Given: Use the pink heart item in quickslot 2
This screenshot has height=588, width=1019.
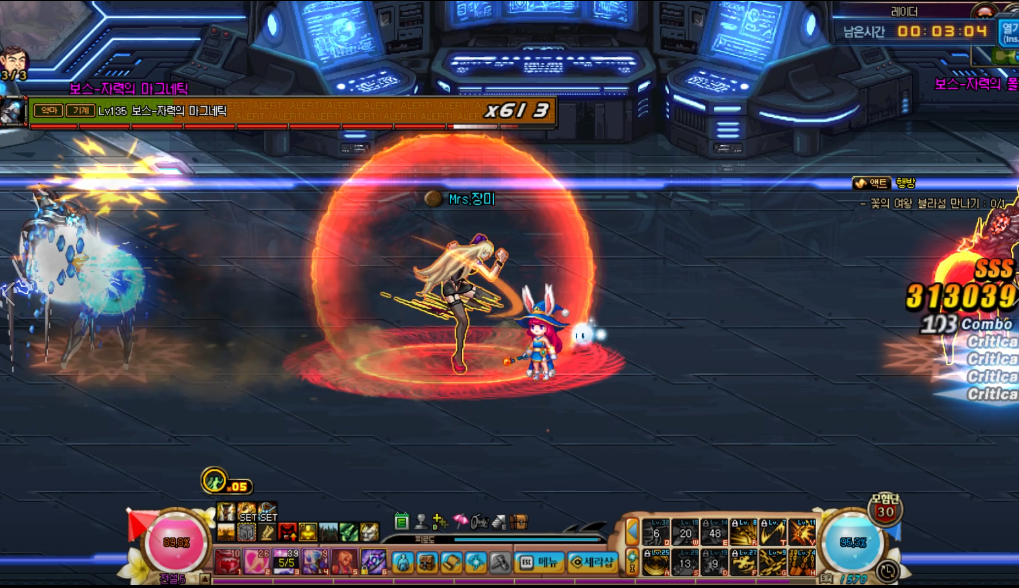Looking at the screenshot, I should (256, 561).
